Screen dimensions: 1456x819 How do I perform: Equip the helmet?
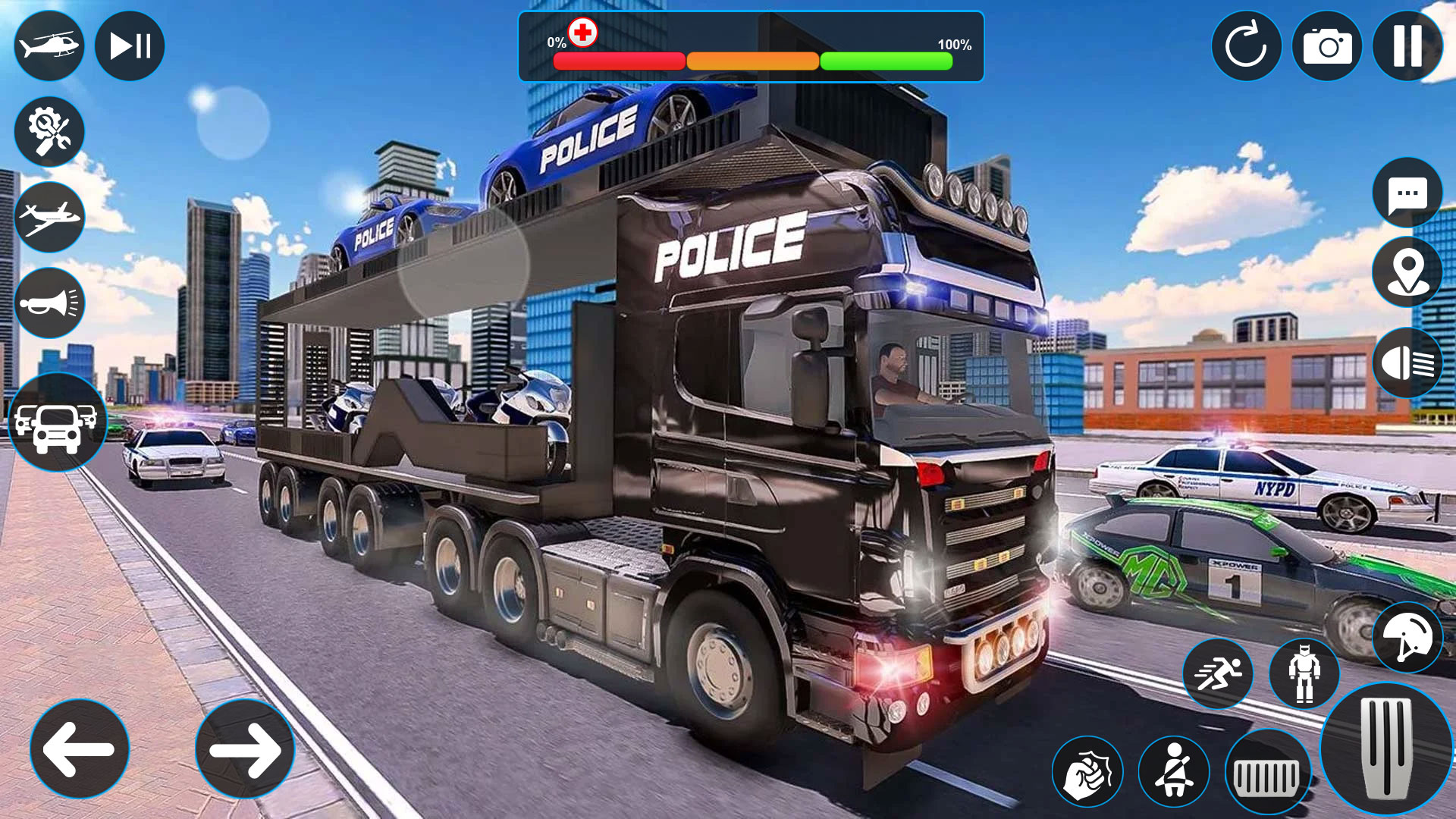pyautogui.click(x=1409, y=638)
